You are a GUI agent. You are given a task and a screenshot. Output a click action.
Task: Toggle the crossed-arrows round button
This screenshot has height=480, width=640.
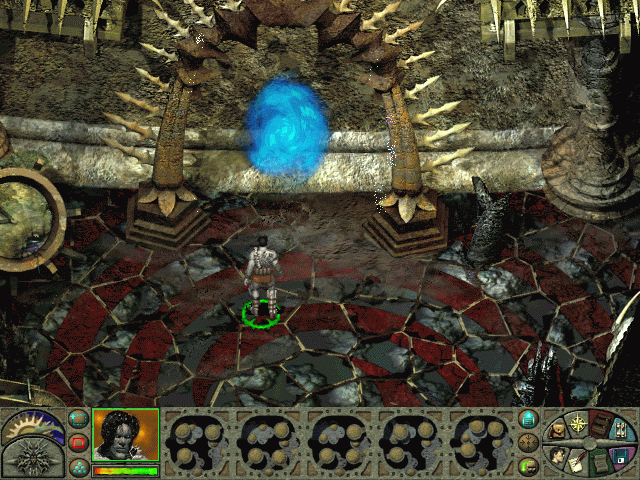coord(529,442)
